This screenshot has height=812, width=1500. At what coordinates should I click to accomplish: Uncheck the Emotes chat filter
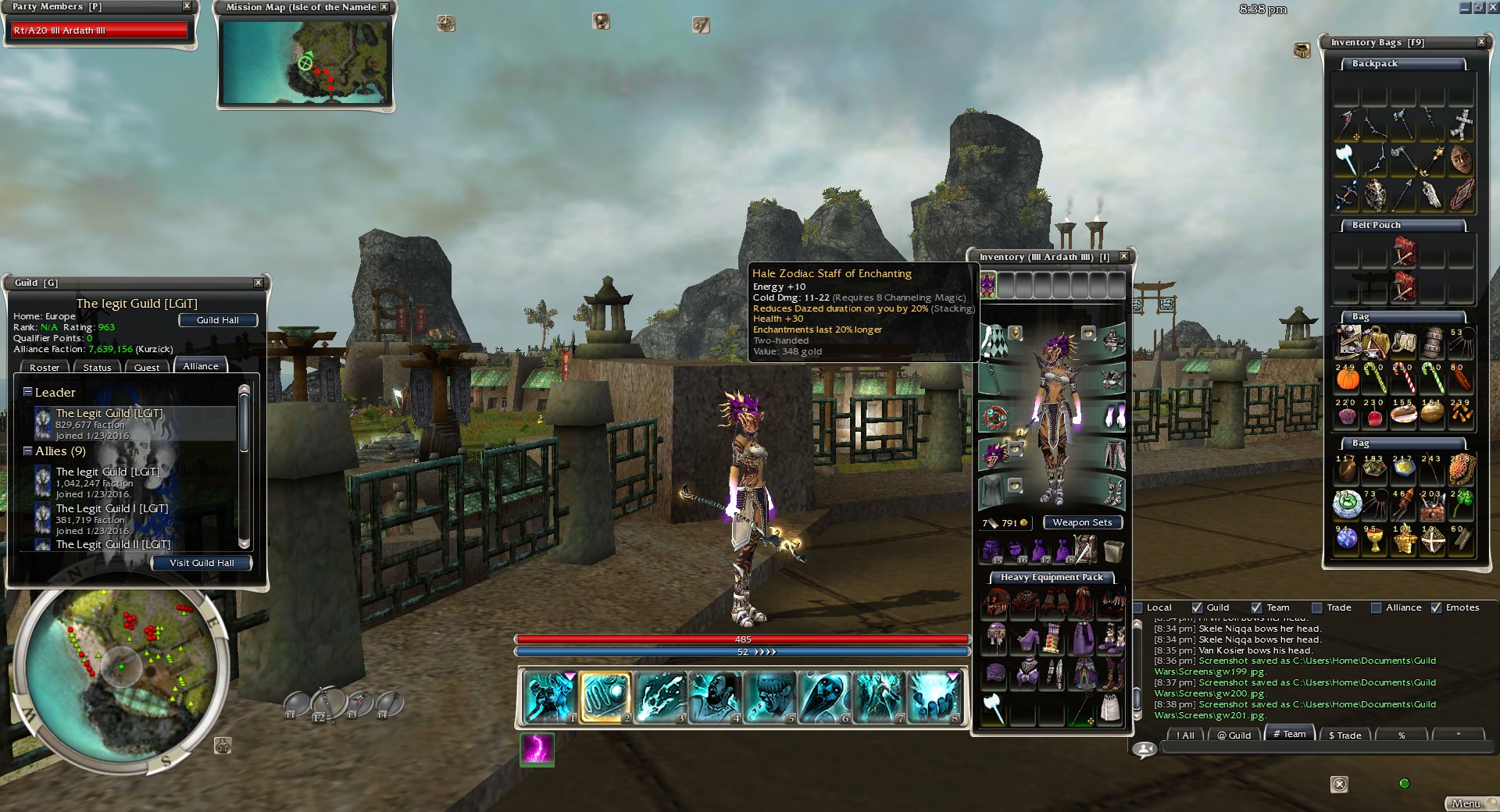[1436, 607]
